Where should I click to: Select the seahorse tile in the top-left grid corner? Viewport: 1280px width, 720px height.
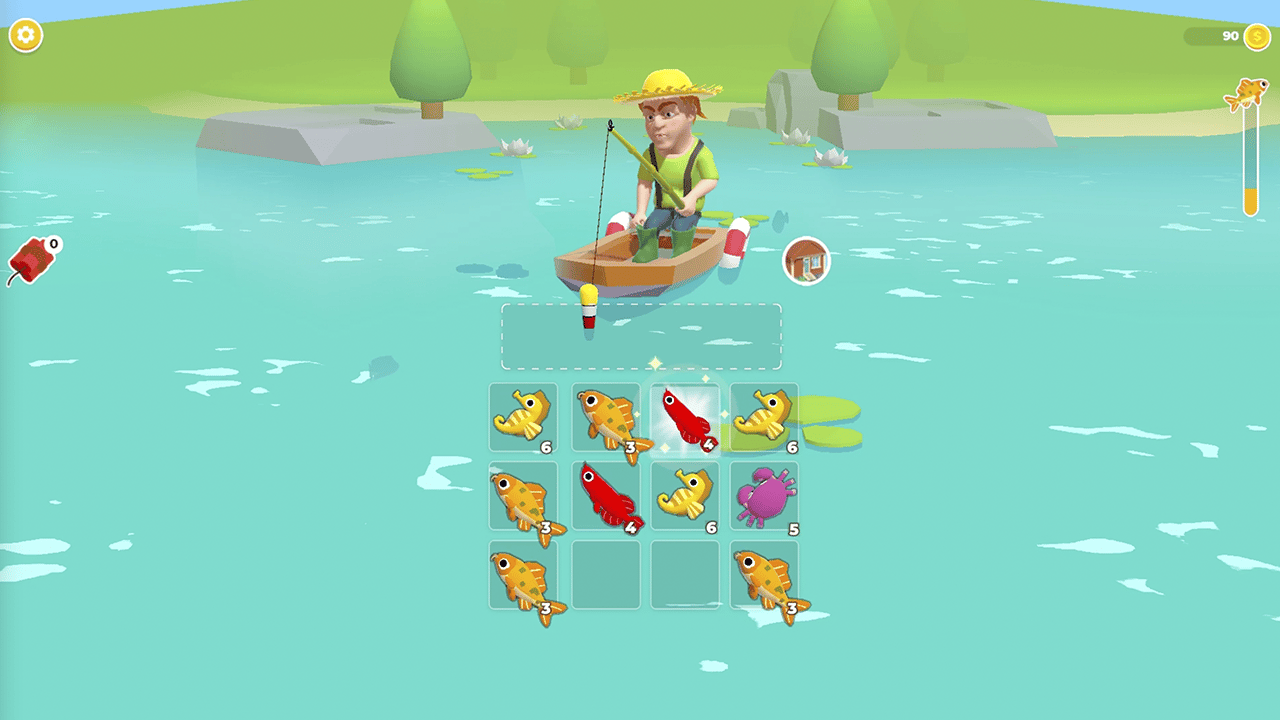tap(524, 417)
